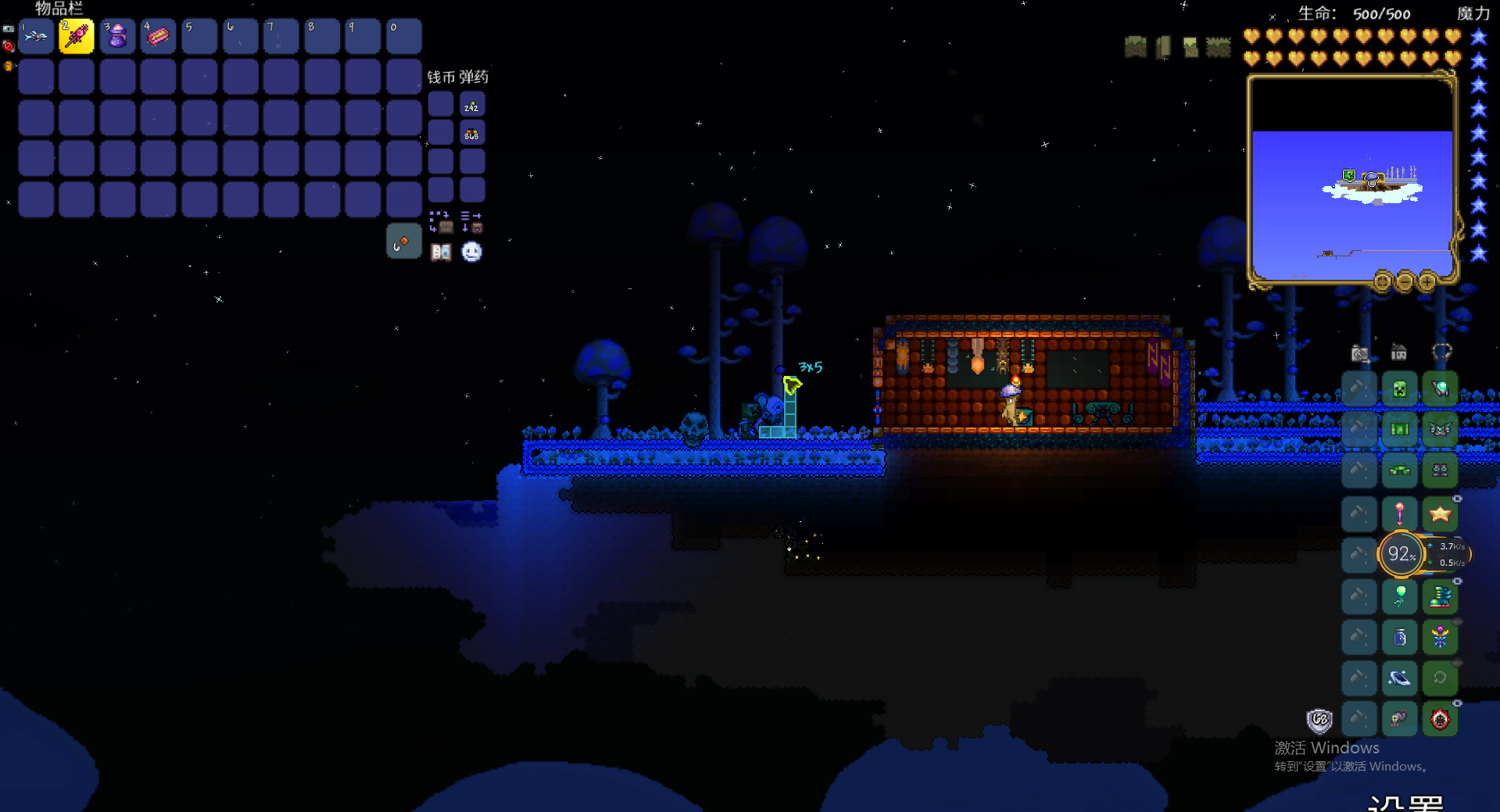
Task: Choose the purple pouch item in slot 3
Action: [x=117, y=37]
